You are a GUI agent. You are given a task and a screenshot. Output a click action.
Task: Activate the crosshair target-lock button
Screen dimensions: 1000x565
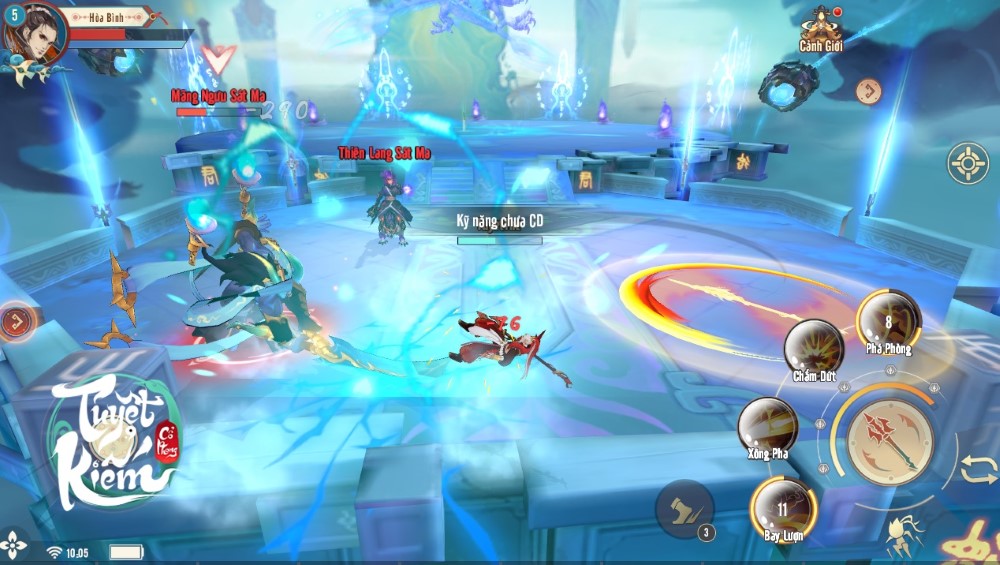pyautogui.click(x=968, y=163)
